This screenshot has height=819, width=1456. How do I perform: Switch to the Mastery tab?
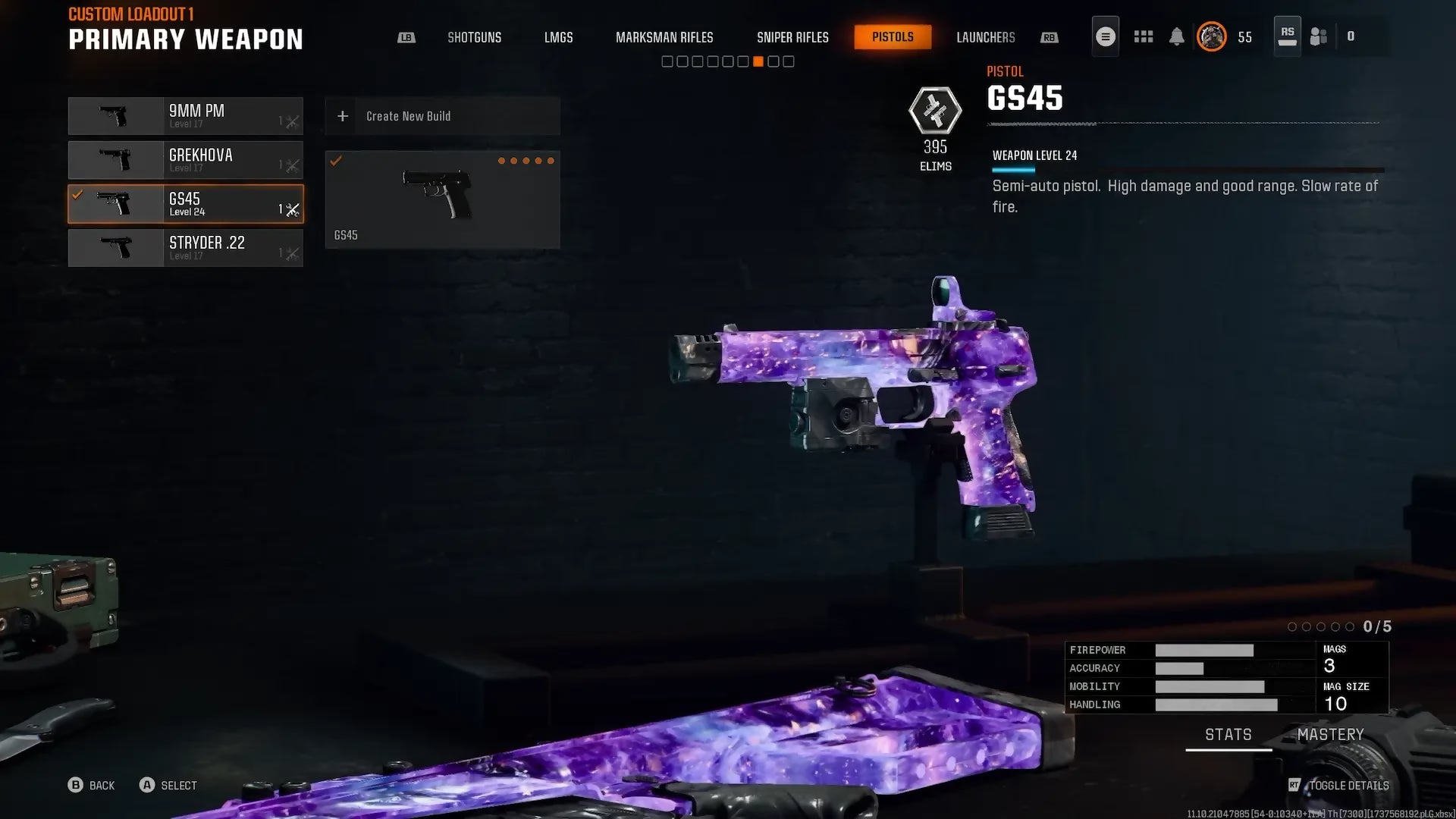[1330, 735]
